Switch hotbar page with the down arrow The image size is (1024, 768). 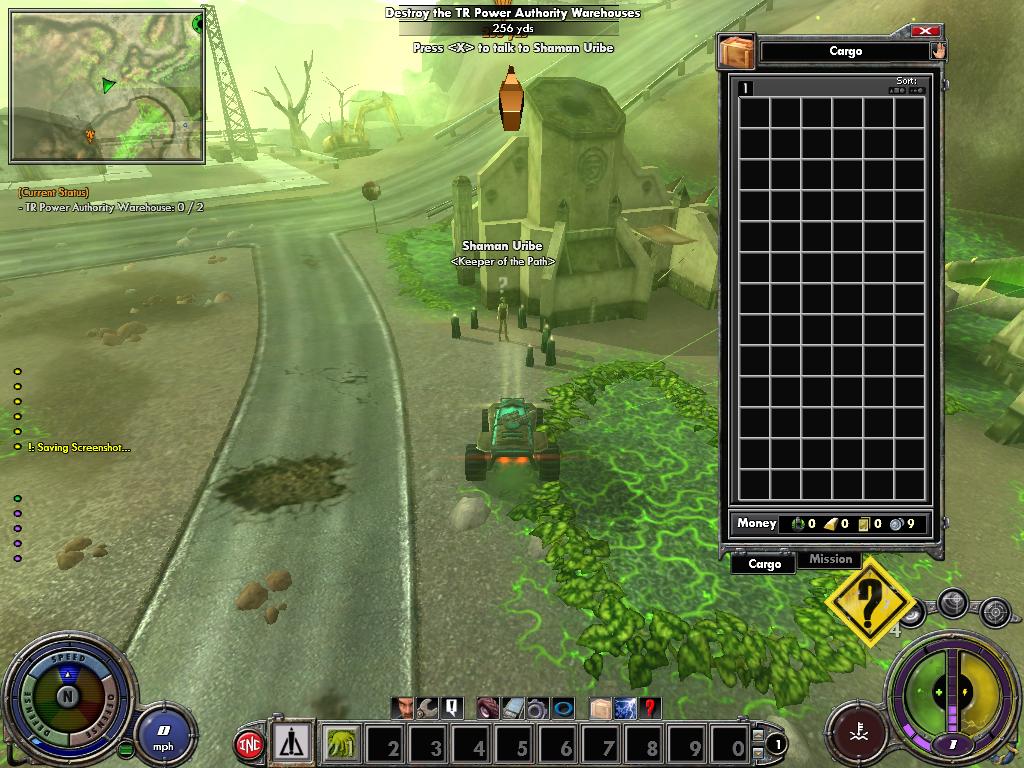tap(758, 751)
